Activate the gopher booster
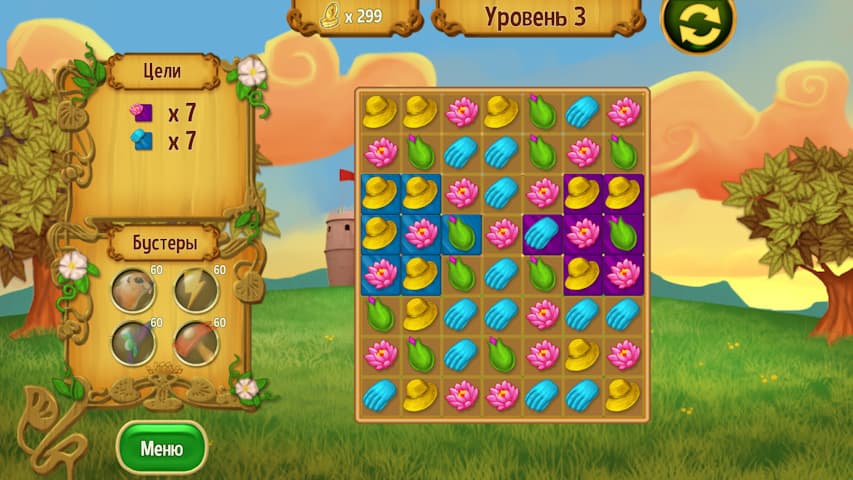Image resolution: width=853 pixels, height=480 pixels. pos(133,291)
